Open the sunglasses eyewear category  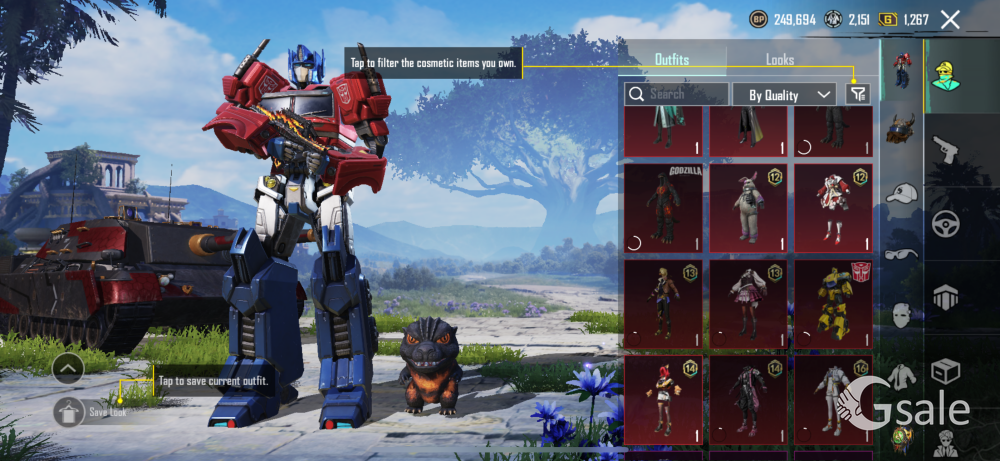pos(902,254)
